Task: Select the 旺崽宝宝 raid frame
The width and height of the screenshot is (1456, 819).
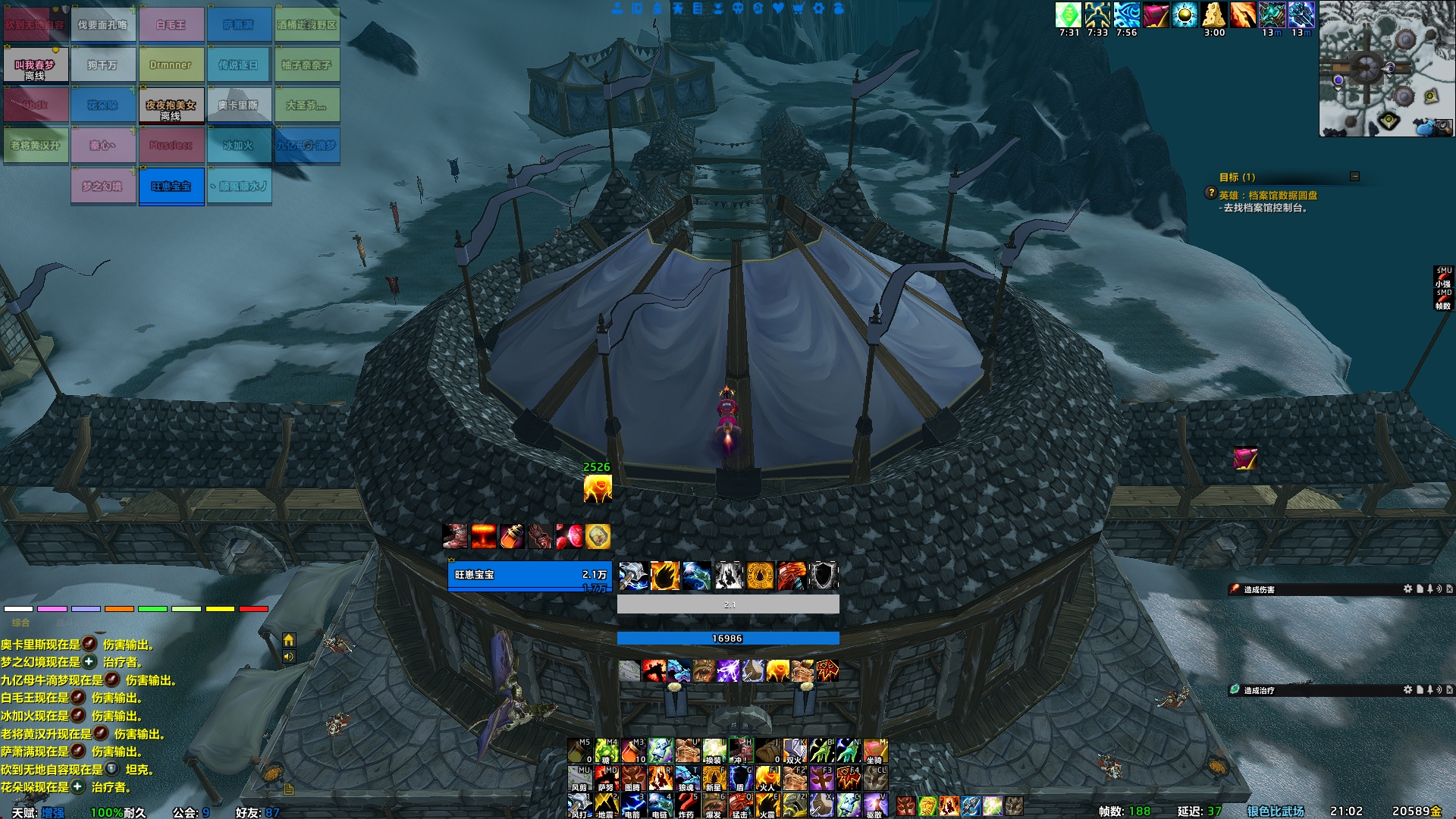Action: [171, 187]
